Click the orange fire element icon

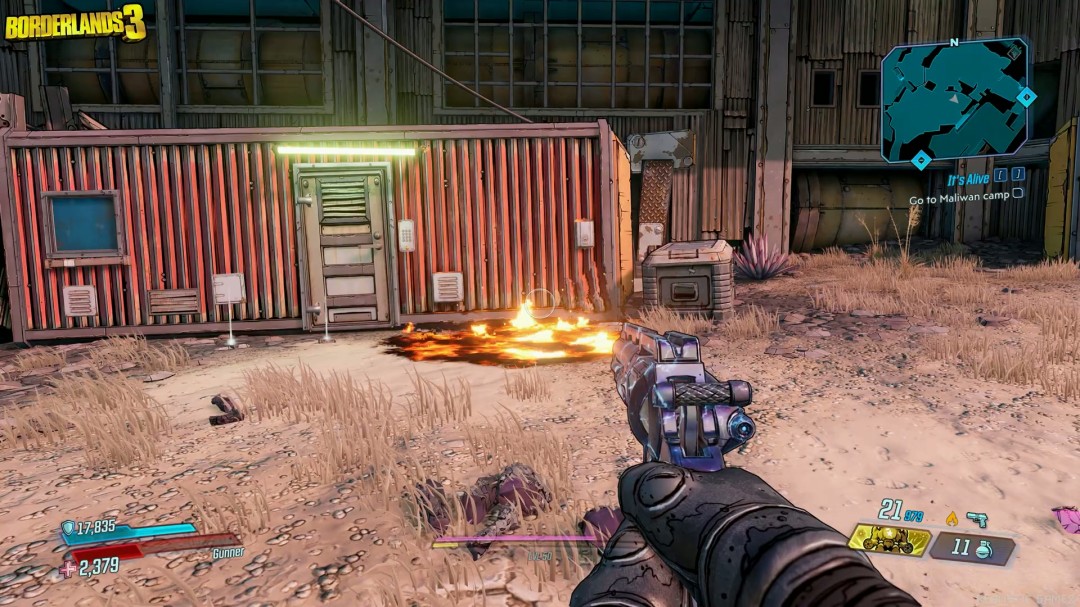951,518
